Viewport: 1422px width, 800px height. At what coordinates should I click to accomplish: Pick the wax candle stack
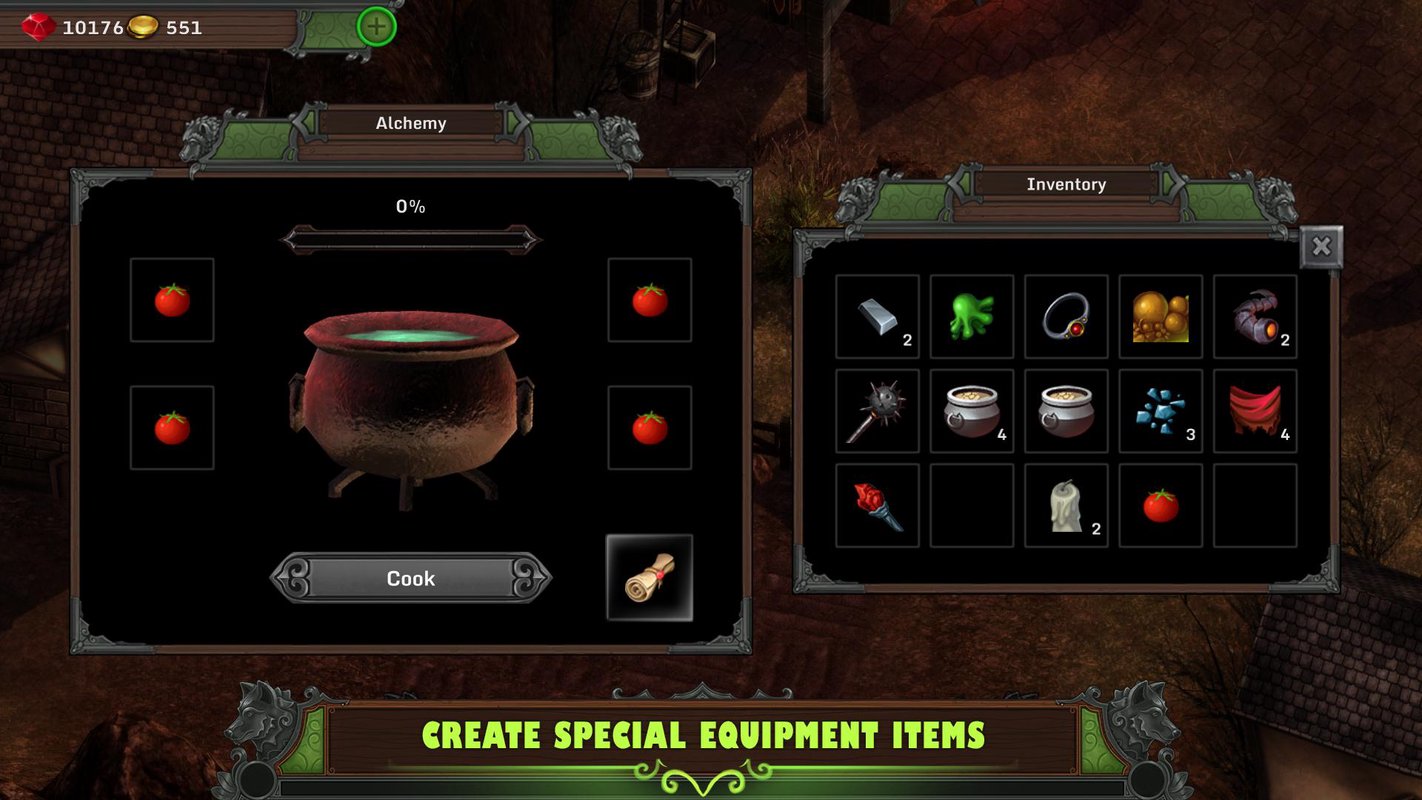click(1066, 505)
